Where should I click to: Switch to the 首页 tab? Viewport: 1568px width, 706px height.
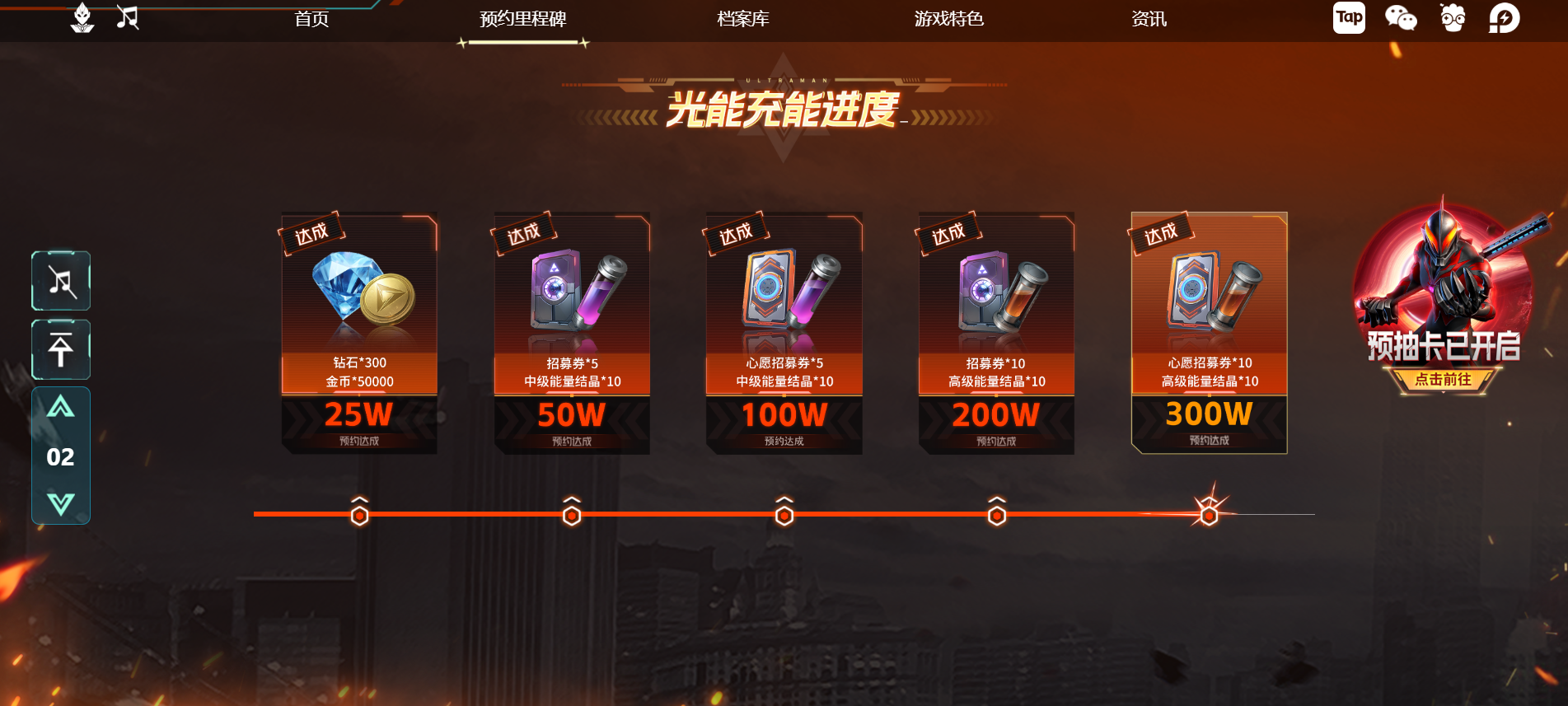(x=311, y=18)
